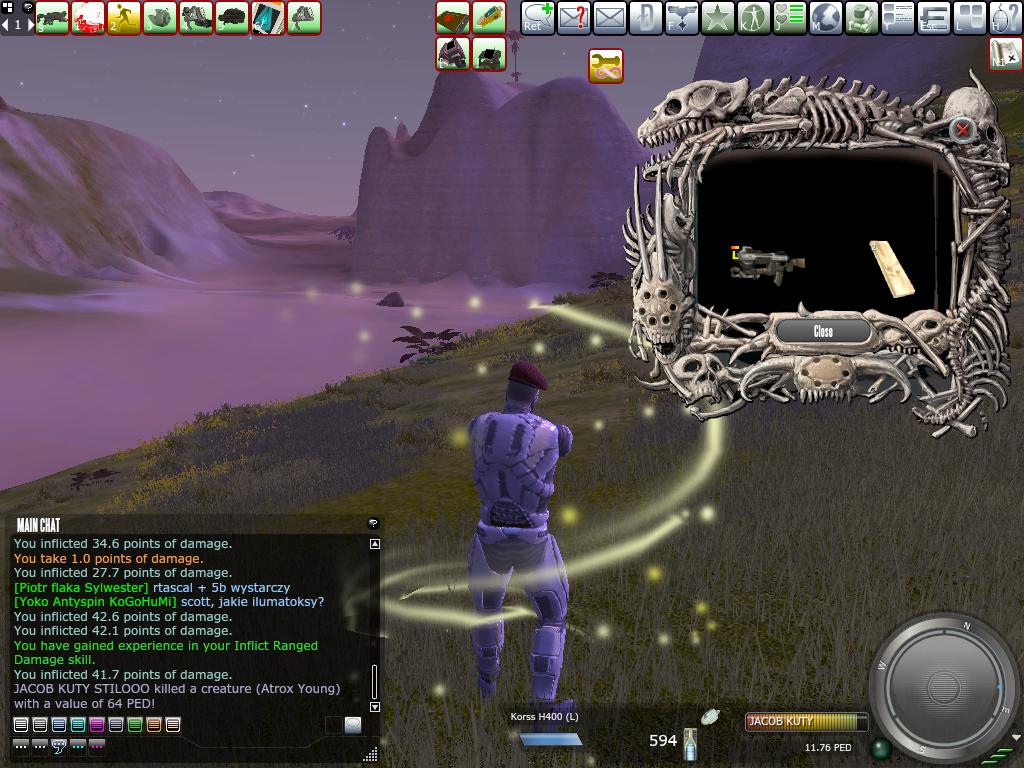Open the globe planet map button
1024x768 pixels.
[826, 17]
